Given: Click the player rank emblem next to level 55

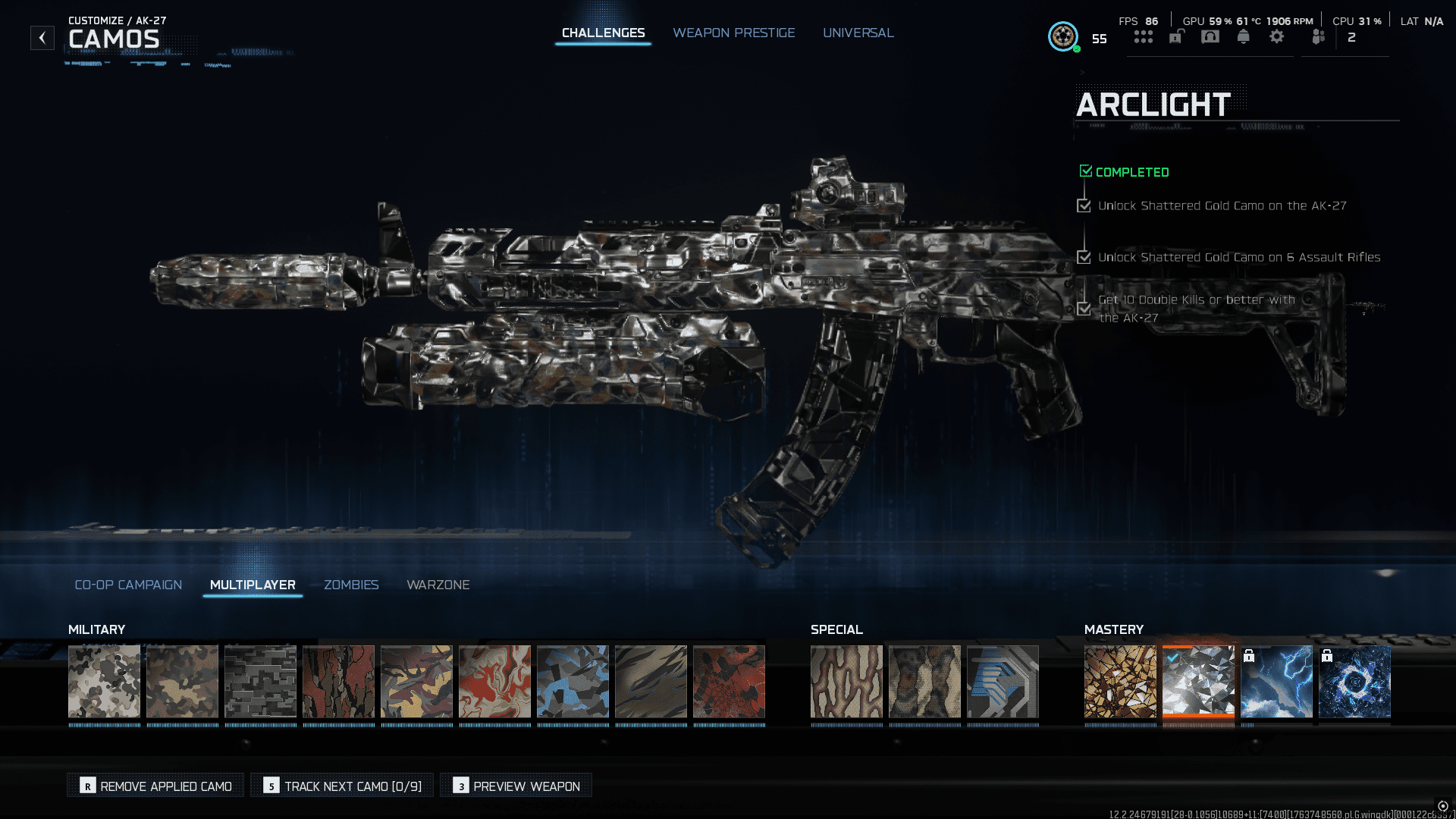Looking at the screenshot, I should [1063, 36].
